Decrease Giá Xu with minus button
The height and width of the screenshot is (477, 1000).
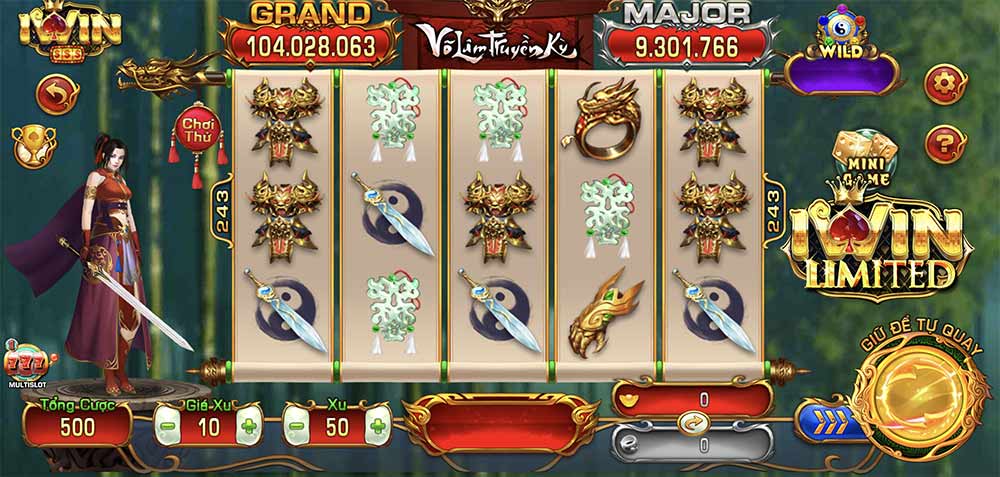click(x=169, y=427)
